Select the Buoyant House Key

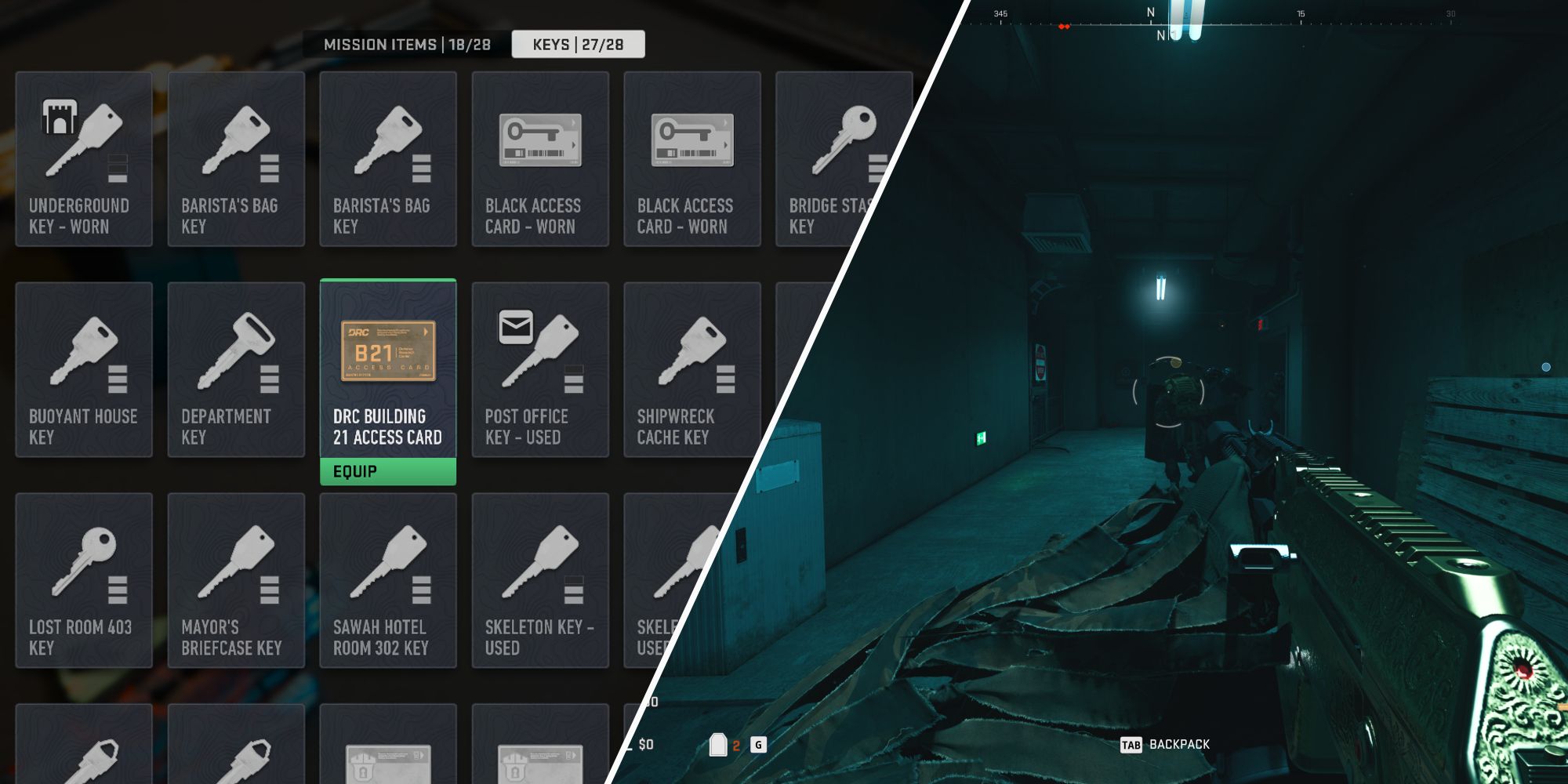[x=83, y=368]
